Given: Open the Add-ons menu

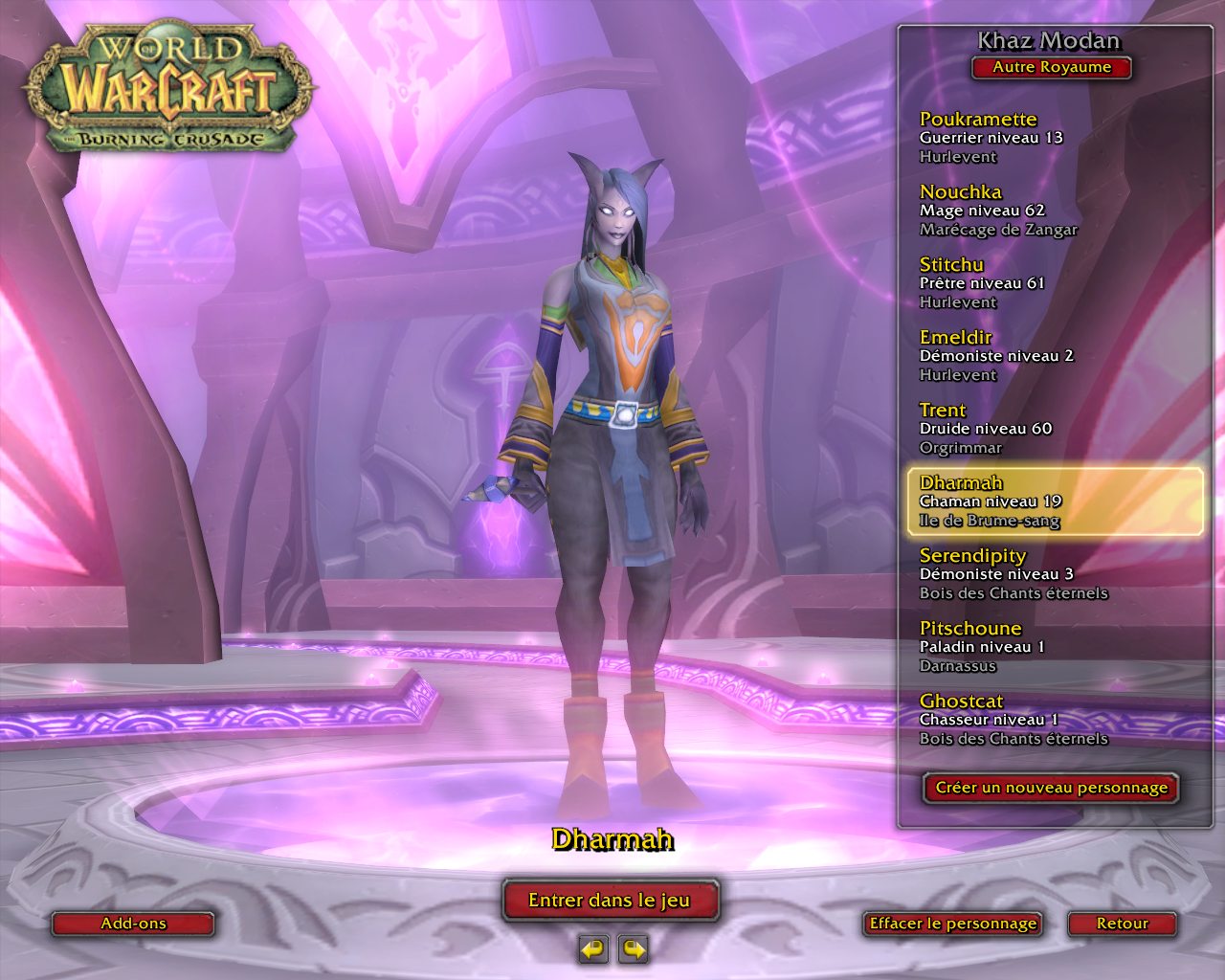Looking at the screenshot, I should tap(133, 924).
